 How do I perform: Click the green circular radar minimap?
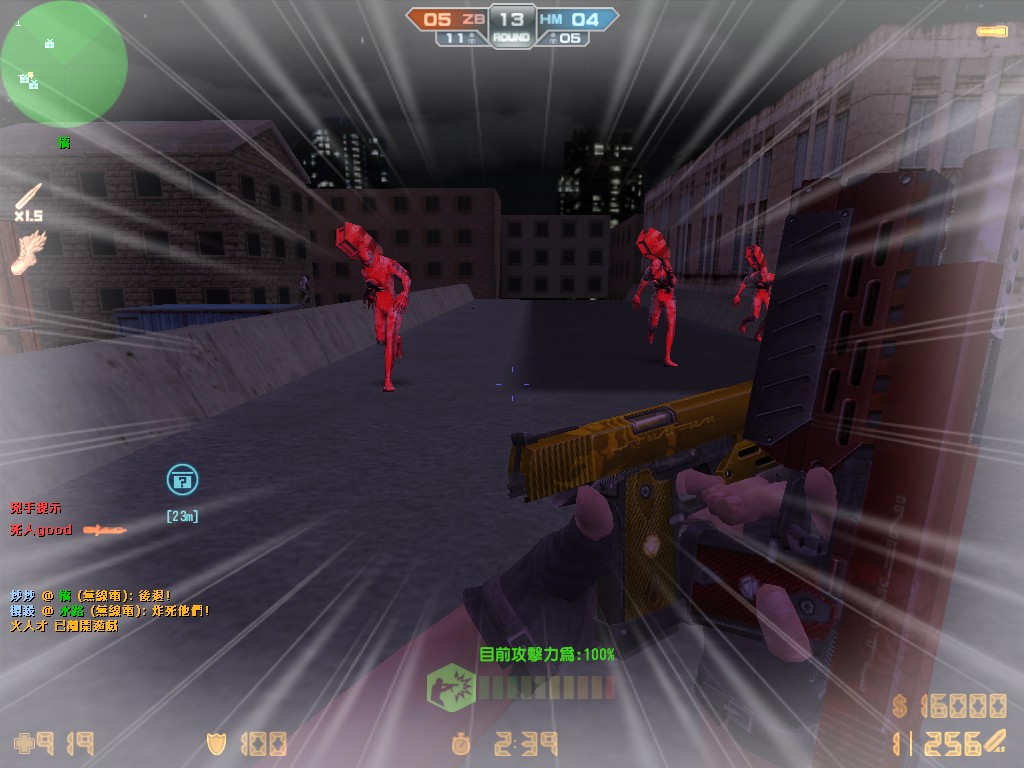click(x=63, y=63)
